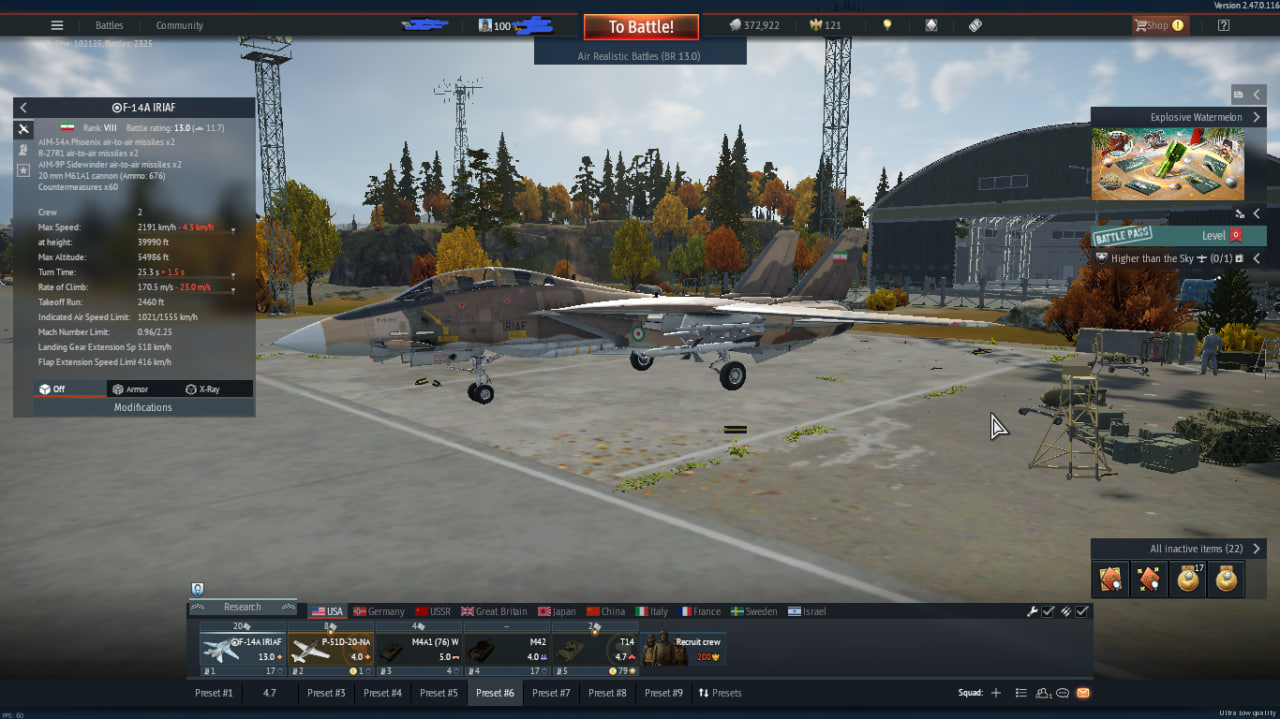Open the Community menu
This screenshot has width=1280, height=719.
179,25
